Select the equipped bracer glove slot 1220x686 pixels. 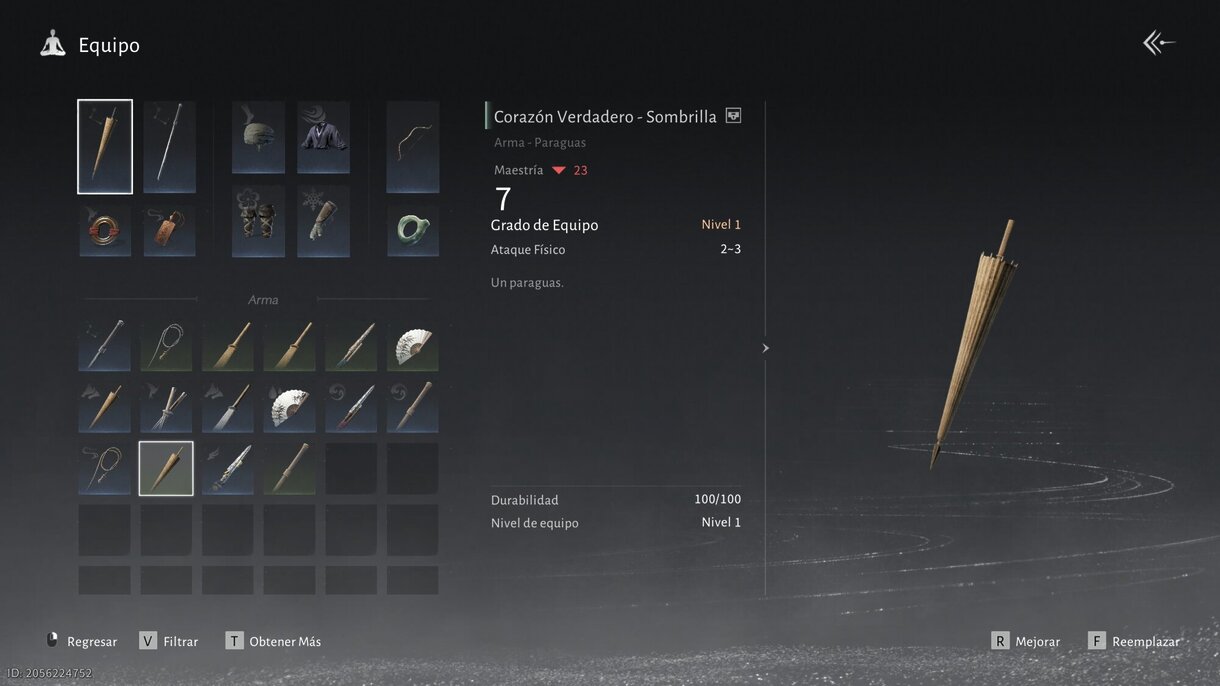click(x=323, y=220)
